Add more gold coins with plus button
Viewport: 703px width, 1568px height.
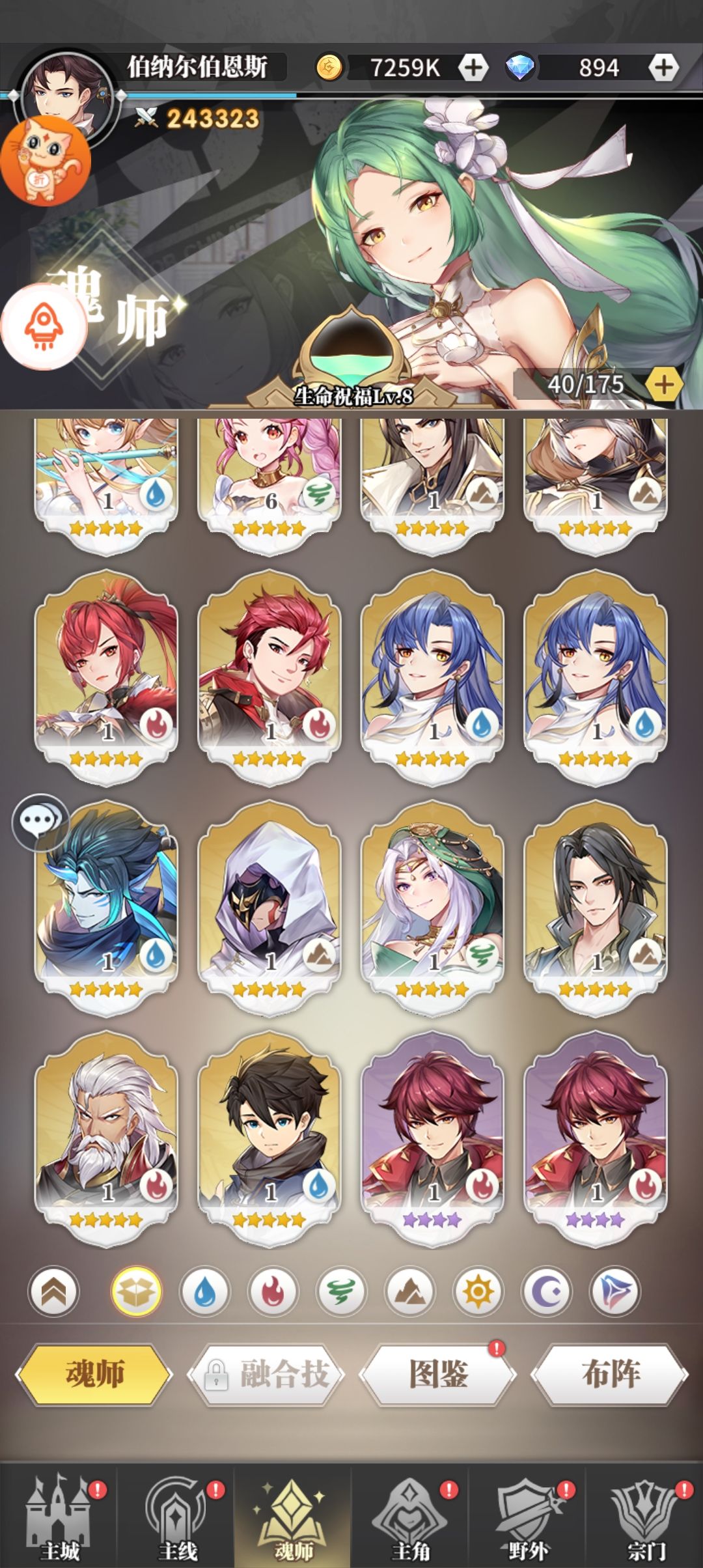(473, 67)
